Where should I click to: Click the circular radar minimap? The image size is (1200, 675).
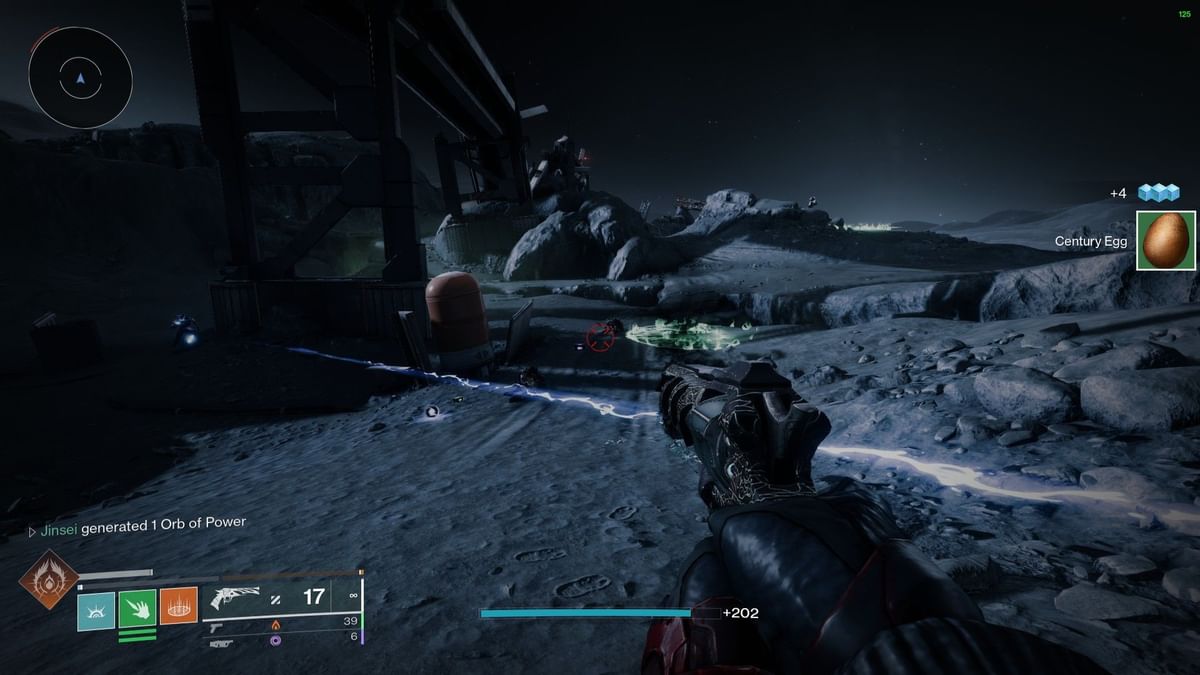80,77
